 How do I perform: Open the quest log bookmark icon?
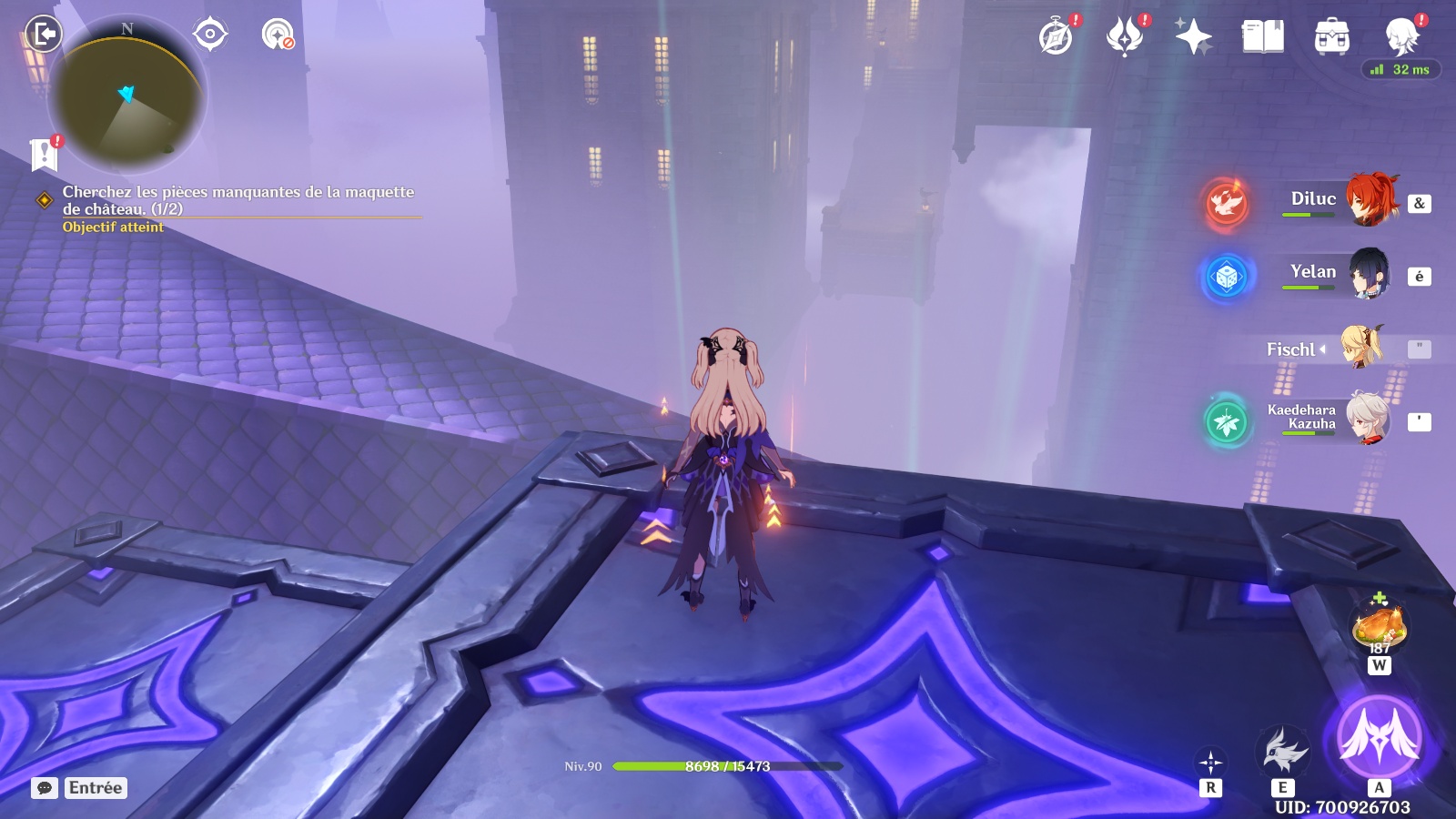(x=44, y=155)
